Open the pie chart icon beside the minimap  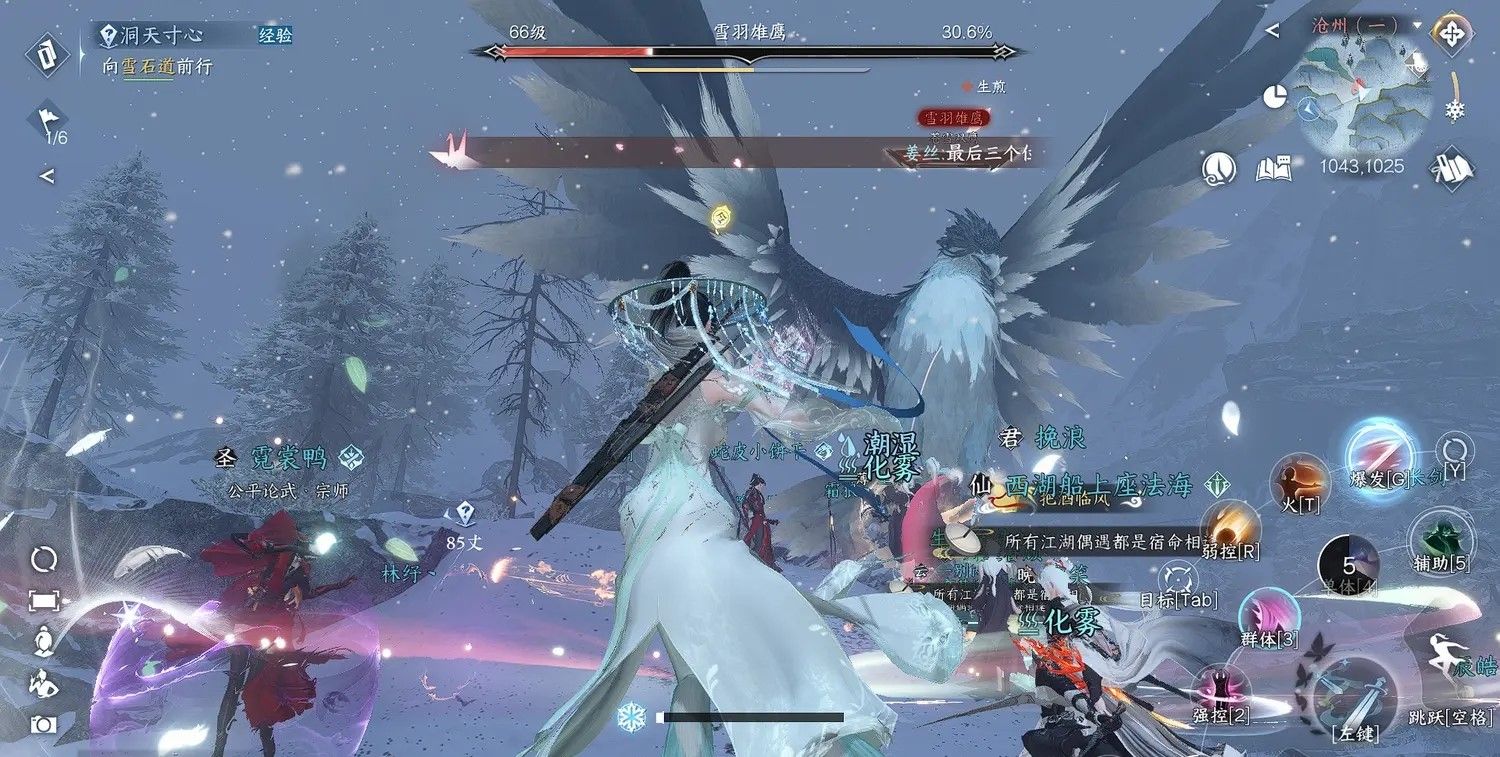(1274, 97)
